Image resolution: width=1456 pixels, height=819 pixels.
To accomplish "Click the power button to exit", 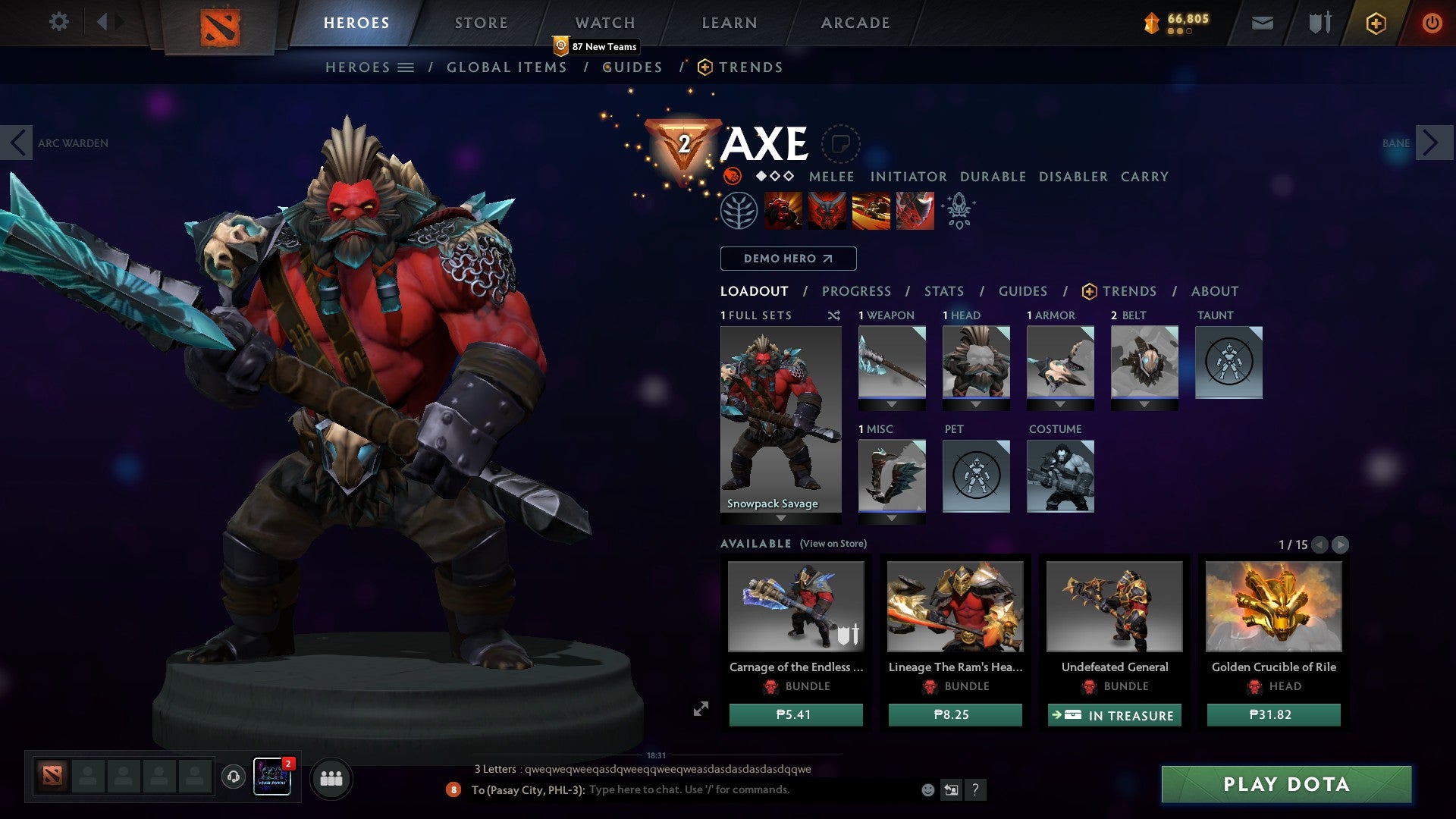I will pos(1432,23).
